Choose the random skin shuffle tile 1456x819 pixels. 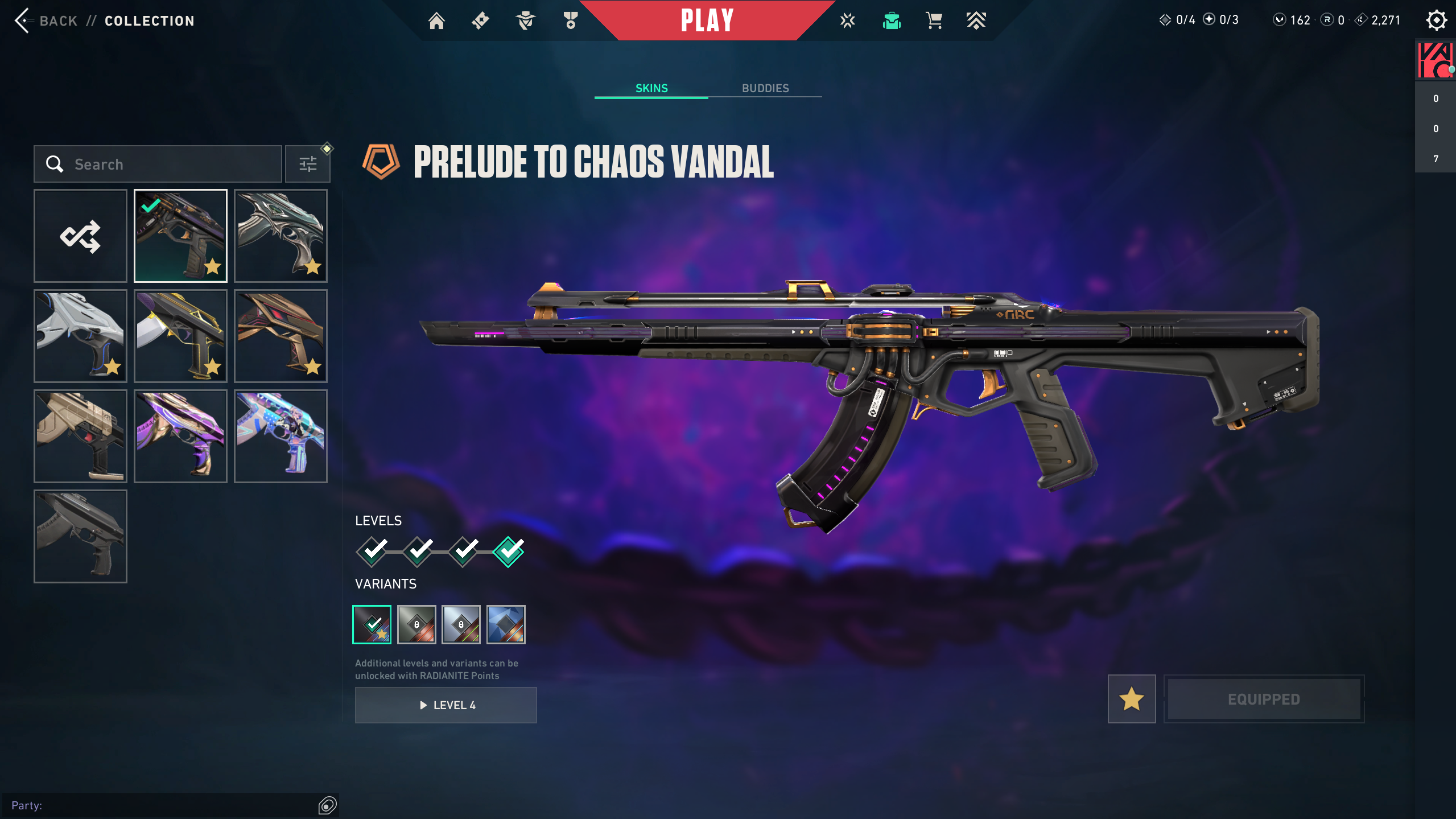[80, 236]
